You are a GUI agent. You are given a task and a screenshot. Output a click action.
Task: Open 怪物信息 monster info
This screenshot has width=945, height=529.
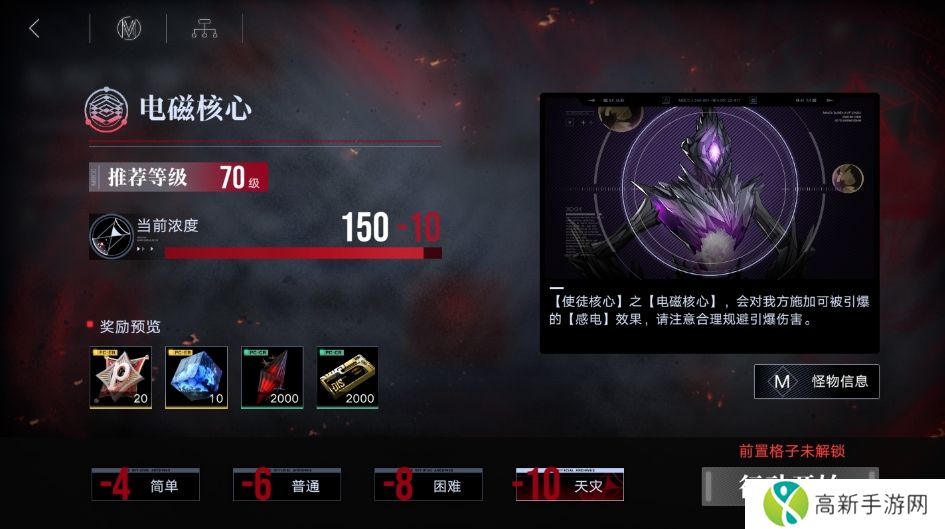point(817,381)
